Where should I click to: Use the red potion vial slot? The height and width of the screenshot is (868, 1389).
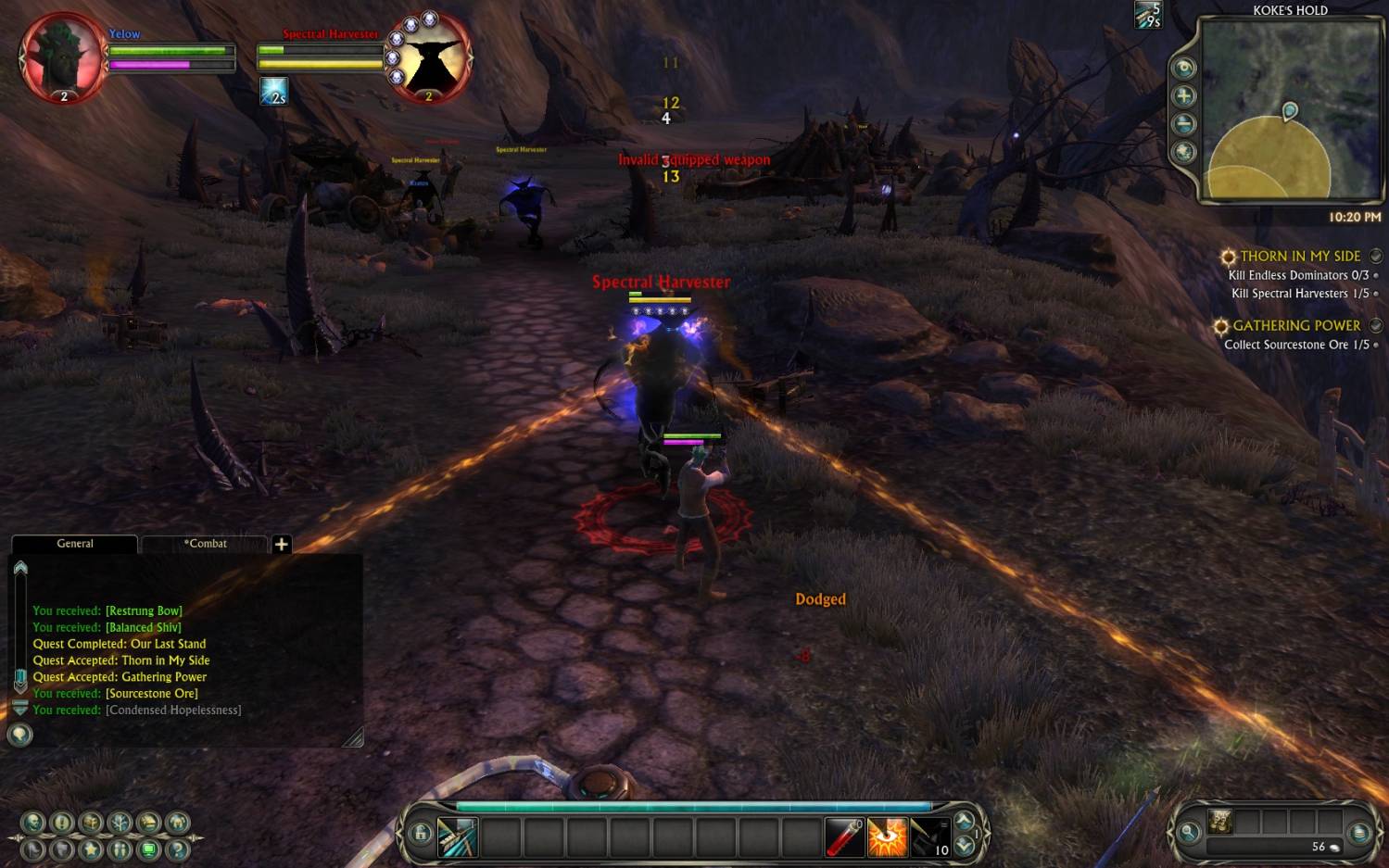[844, 837]
